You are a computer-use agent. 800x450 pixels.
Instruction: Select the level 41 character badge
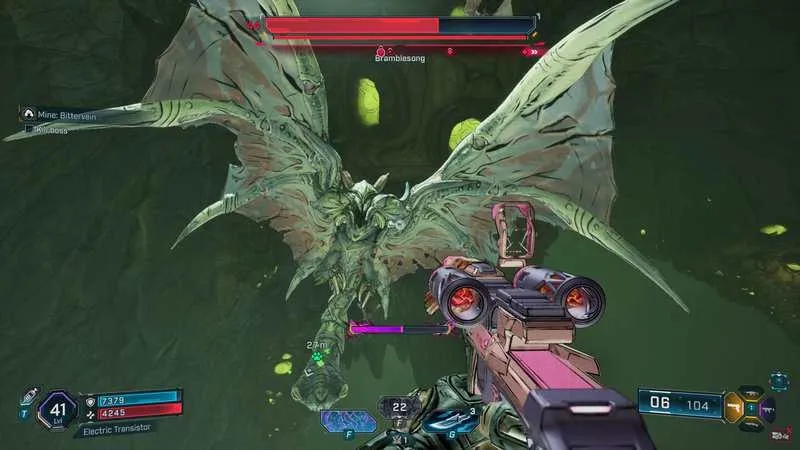pos(57,409)
